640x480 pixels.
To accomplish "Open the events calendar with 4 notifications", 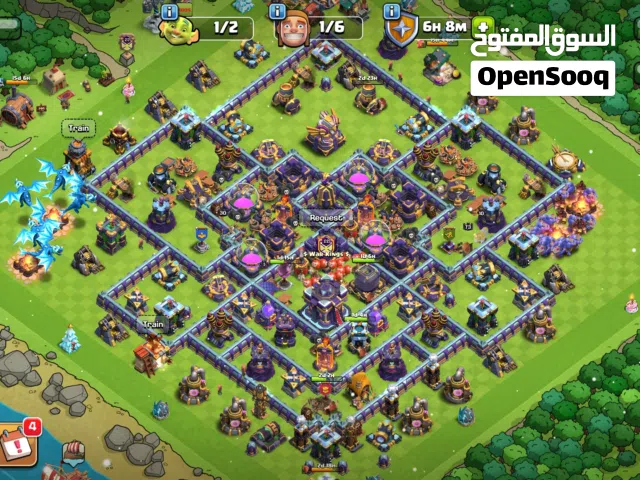I will pos(17,445).
